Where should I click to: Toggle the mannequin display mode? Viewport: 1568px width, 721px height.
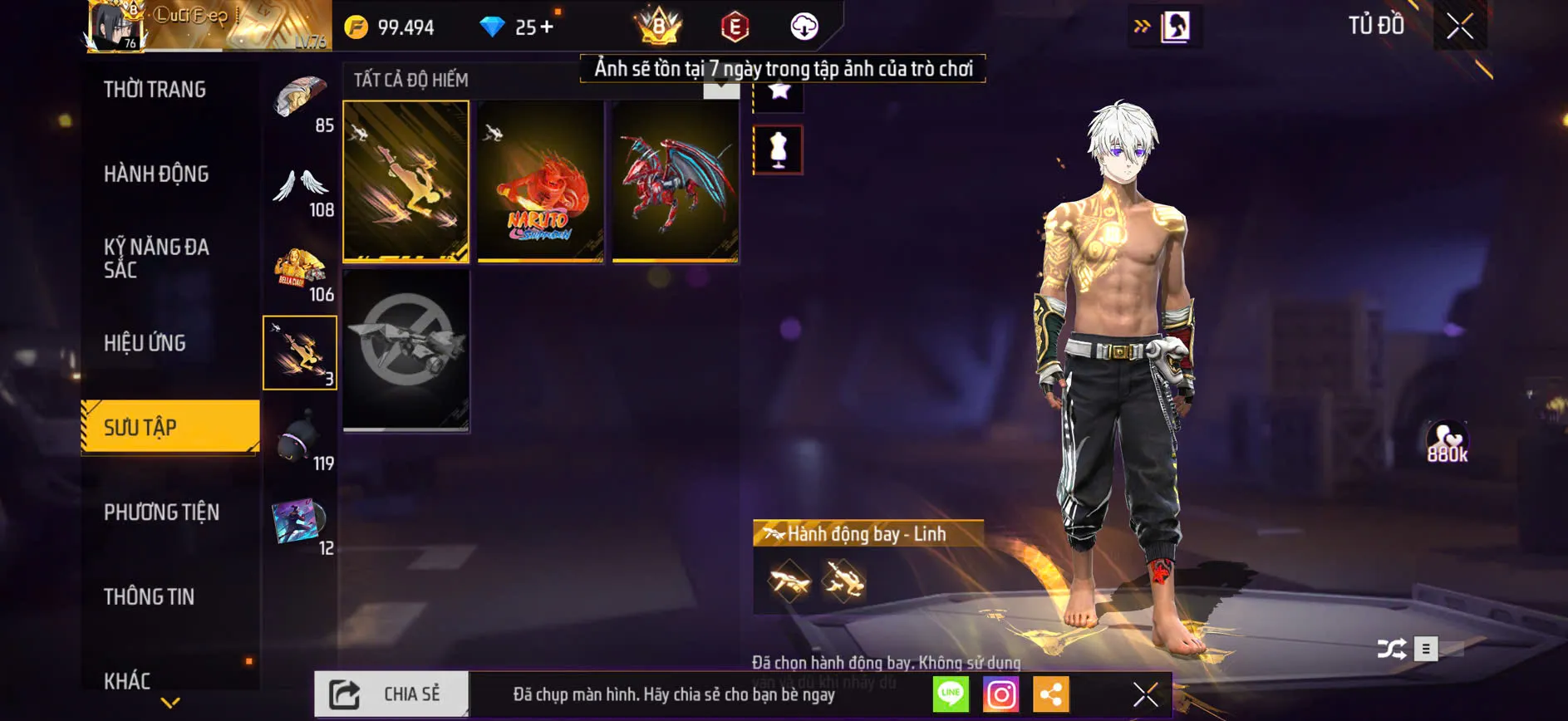click(x=778, y=150)
